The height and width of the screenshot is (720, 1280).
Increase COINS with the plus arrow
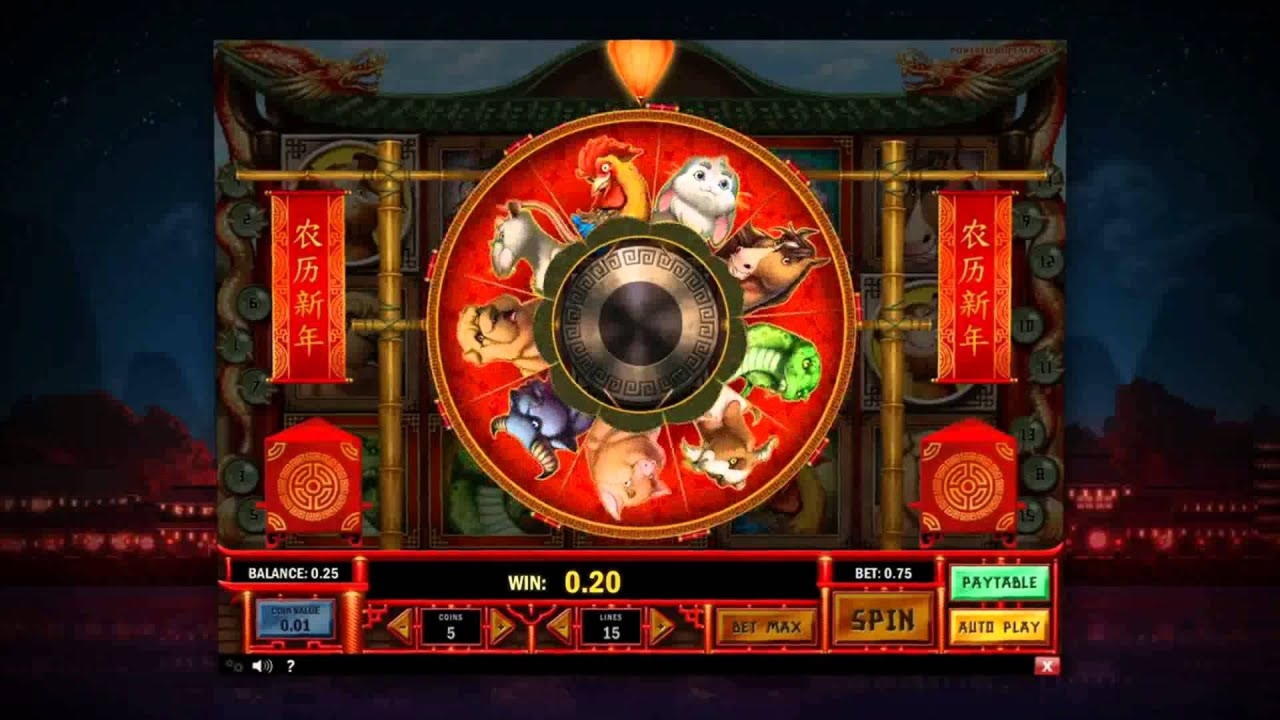tap(499, 626)
